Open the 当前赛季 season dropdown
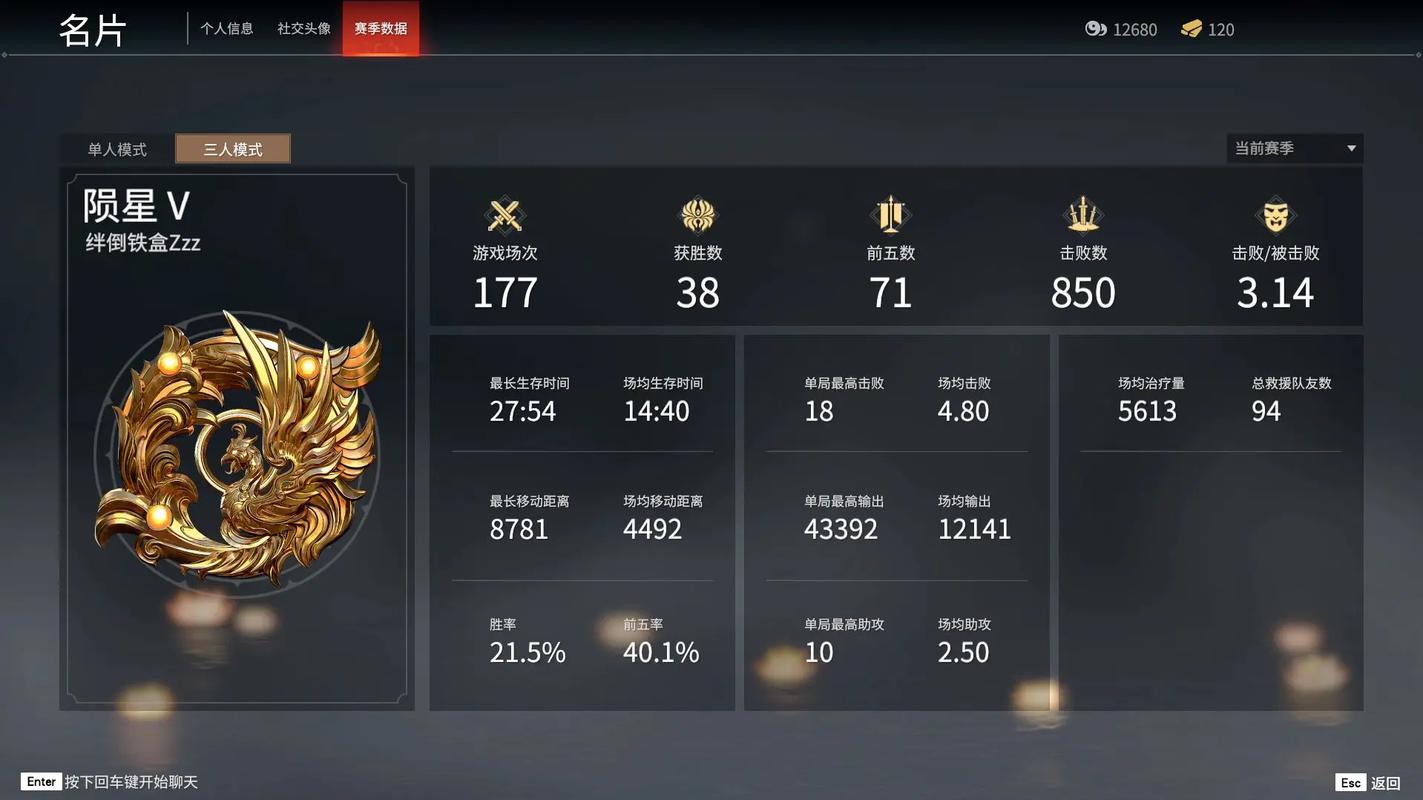1423x800 pixels. (1294, 148)
